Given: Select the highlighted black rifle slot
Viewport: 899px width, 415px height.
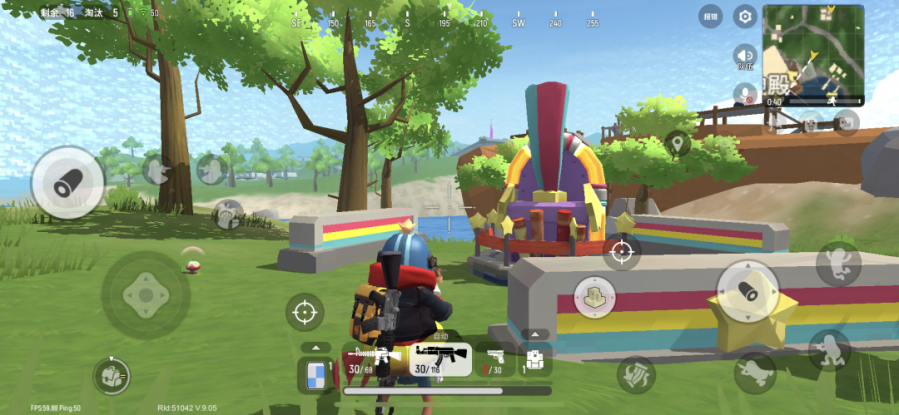Looking at the screenshot, I should coord(441,360).
